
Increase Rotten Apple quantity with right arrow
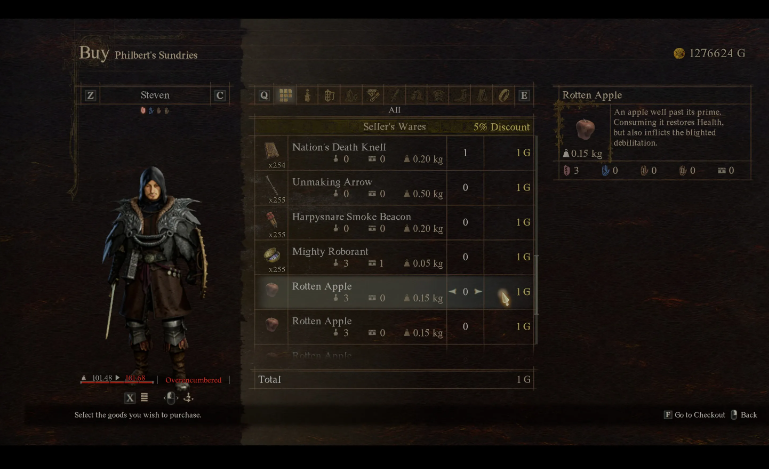[x=479, y=292]
